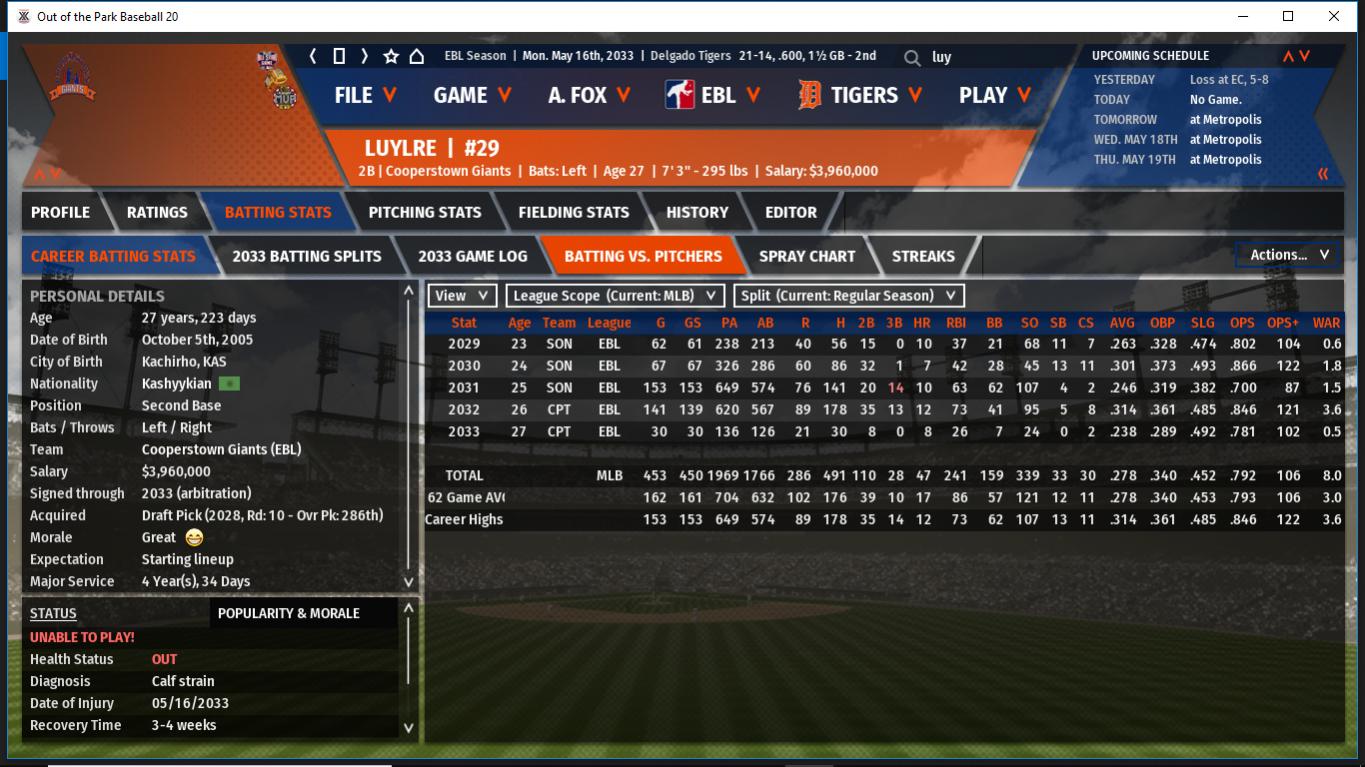Switch to the STREAKS tab

[x=923, y=256]
